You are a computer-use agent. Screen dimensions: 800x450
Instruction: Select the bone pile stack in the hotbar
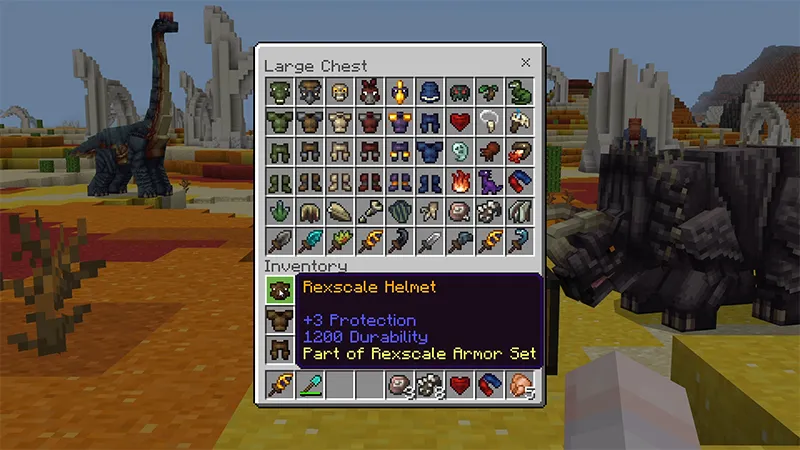tap(430, 385)
